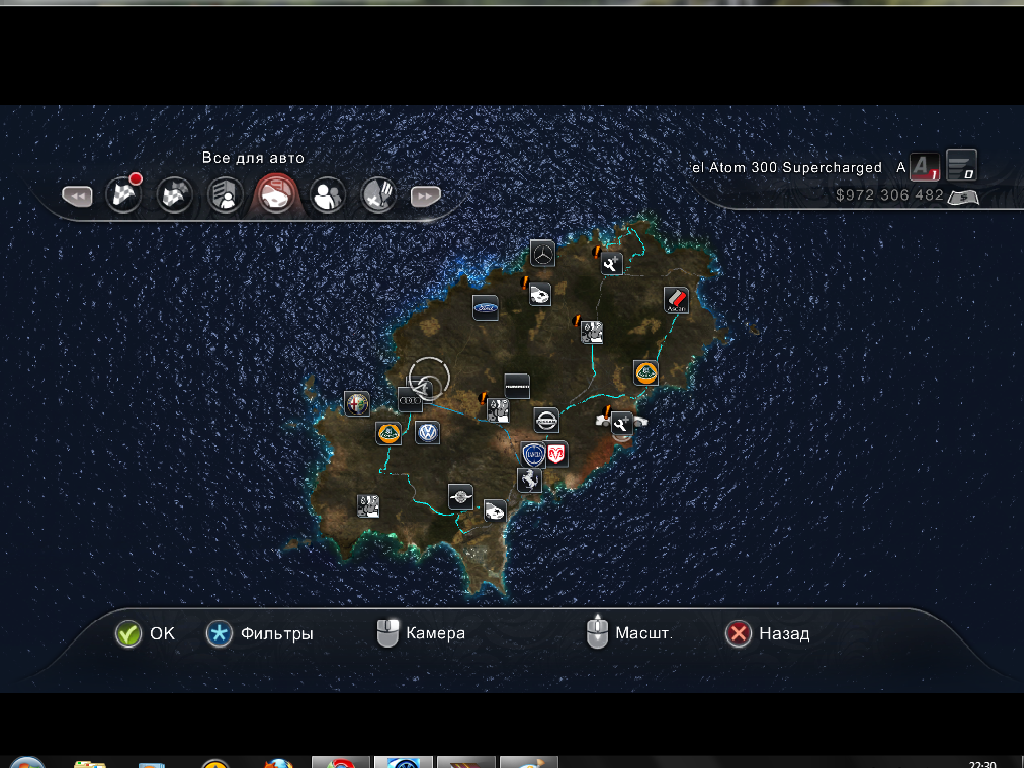The height and width of the screenshot is (768, 1024).
Task: Go back with the red Назад button
Action: click(x=738, y=634)
